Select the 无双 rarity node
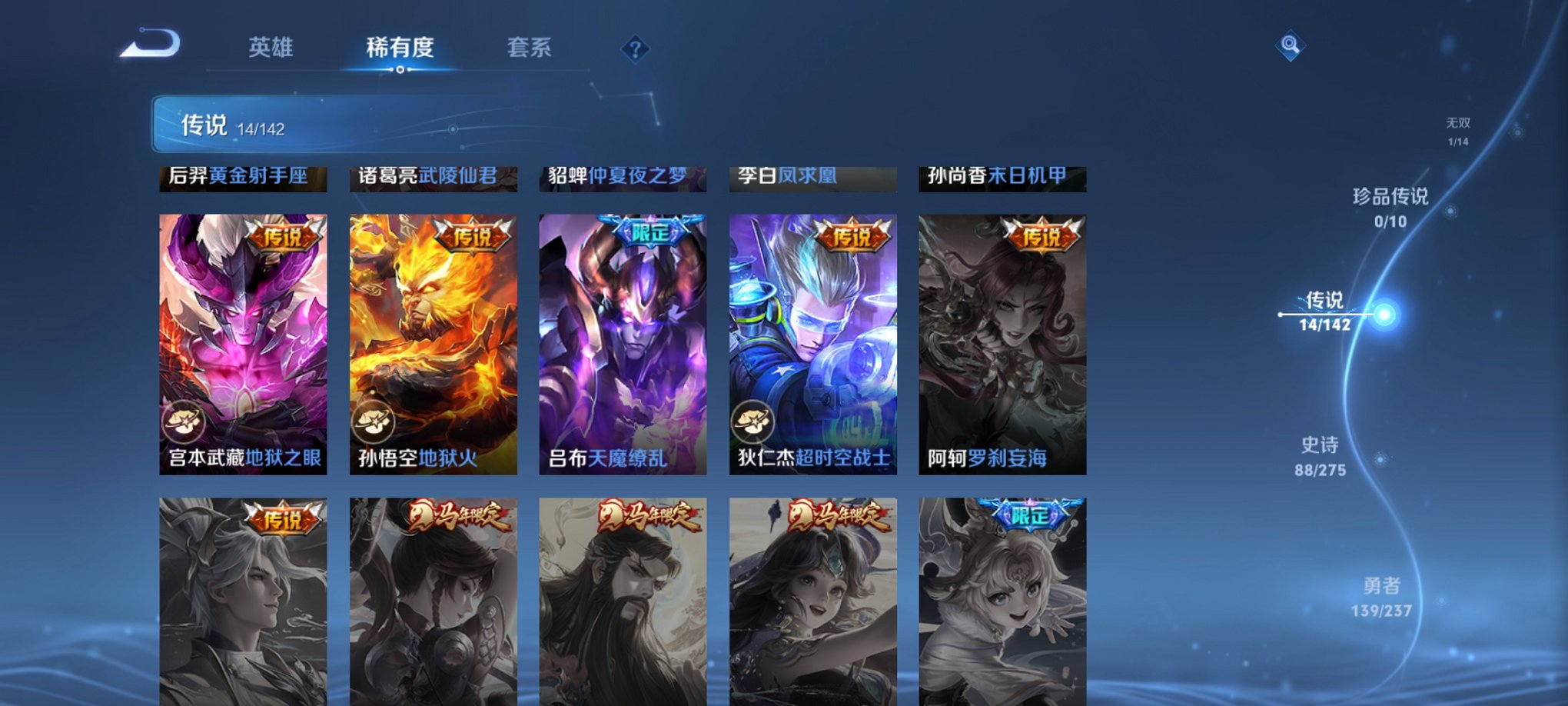 point(1460,125)
